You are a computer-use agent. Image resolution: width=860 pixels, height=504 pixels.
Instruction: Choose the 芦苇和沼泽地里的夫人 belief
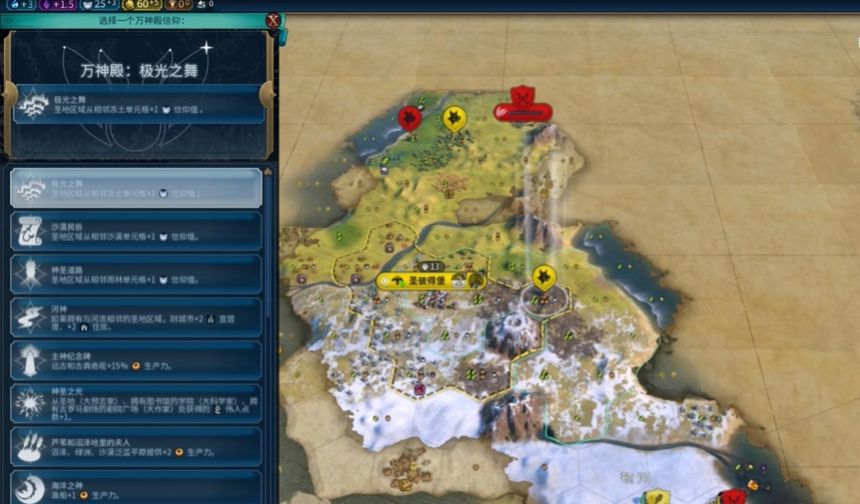coord(136,446)
